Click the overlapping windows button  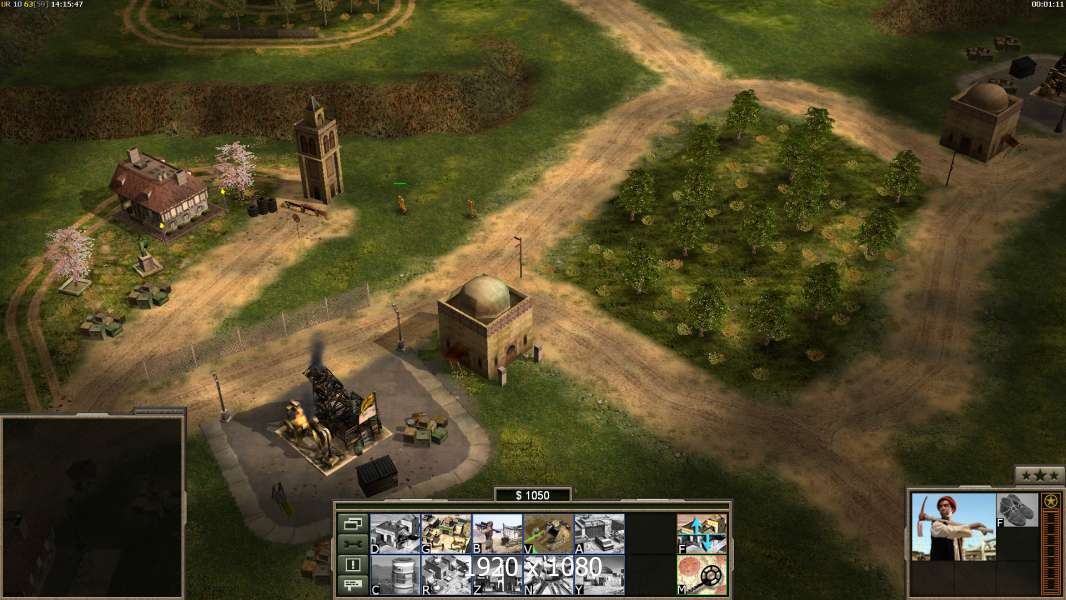(x=352, y=522)
